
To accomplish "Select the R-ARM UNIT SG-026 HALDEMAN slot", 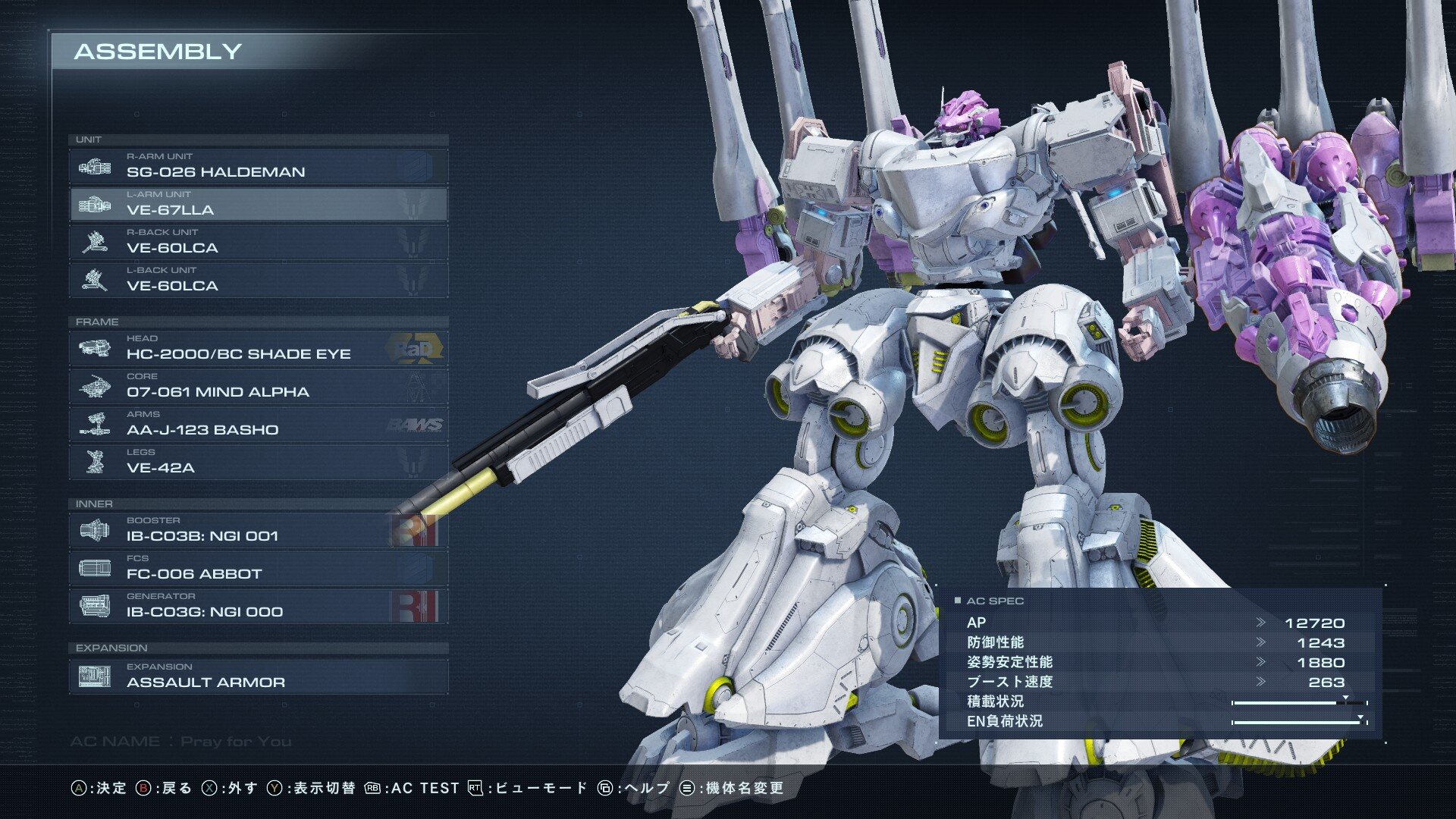I will tap(258, 167).
